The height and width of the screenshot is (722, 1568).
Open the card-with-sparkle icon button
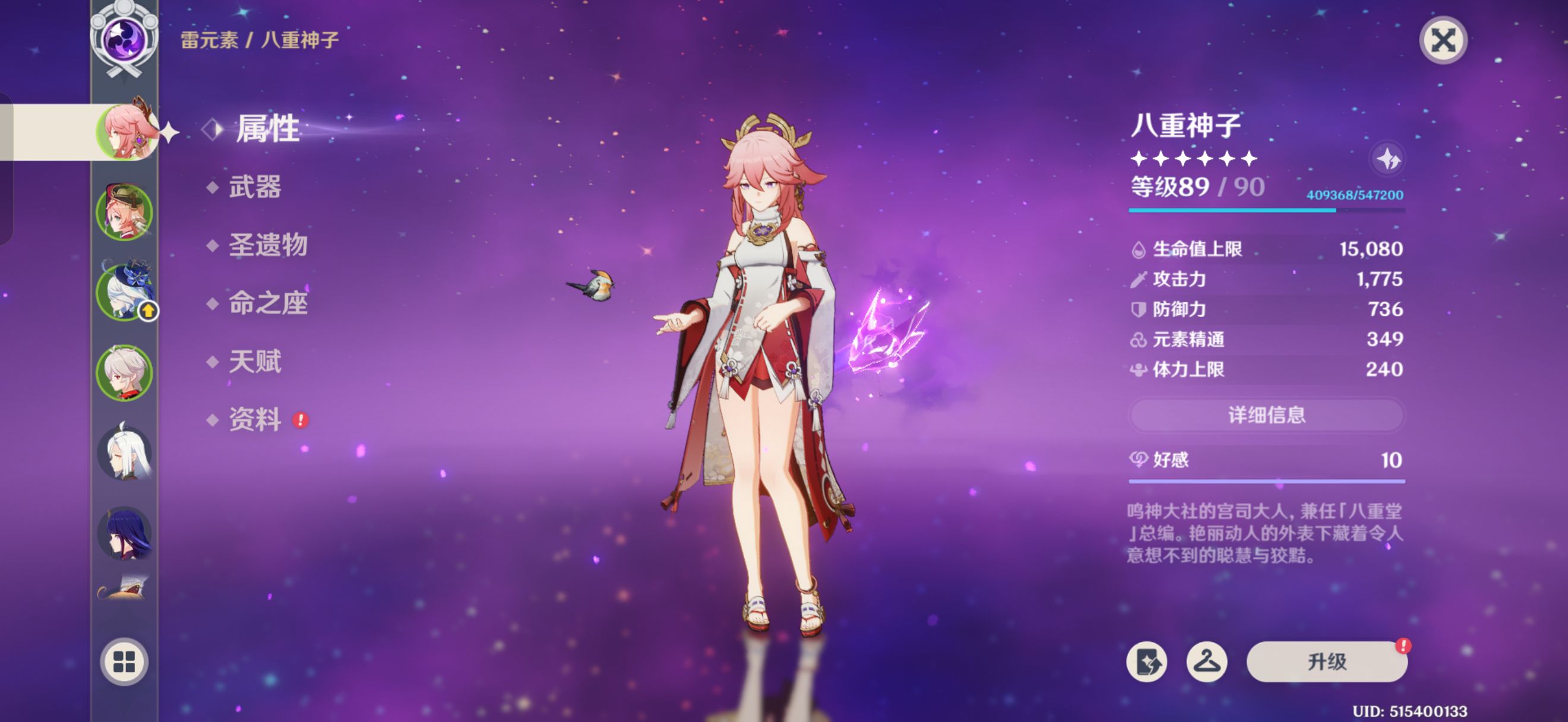(1147, 661)
